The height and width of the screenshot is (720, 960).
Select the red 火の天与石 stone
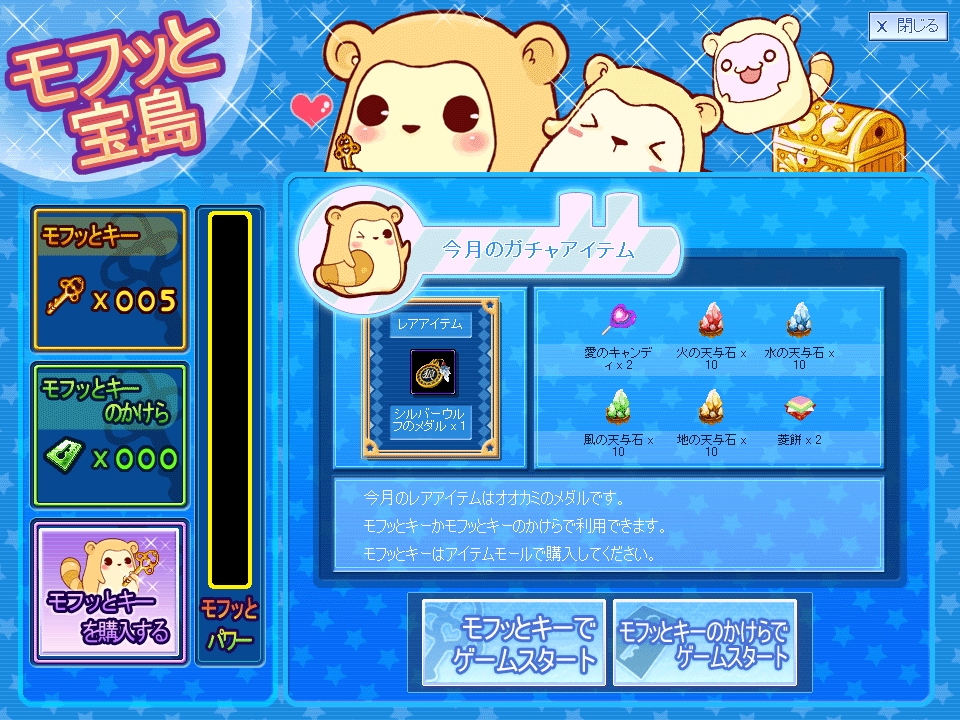[711, 320]
